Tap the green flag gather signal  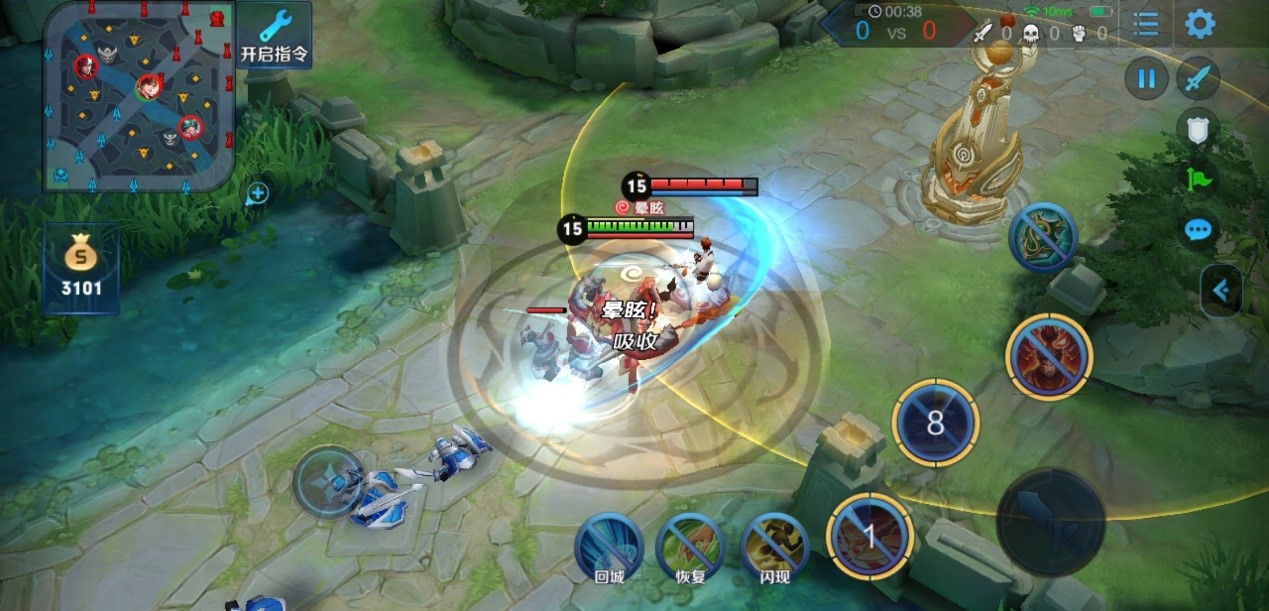coord(1197,180)
